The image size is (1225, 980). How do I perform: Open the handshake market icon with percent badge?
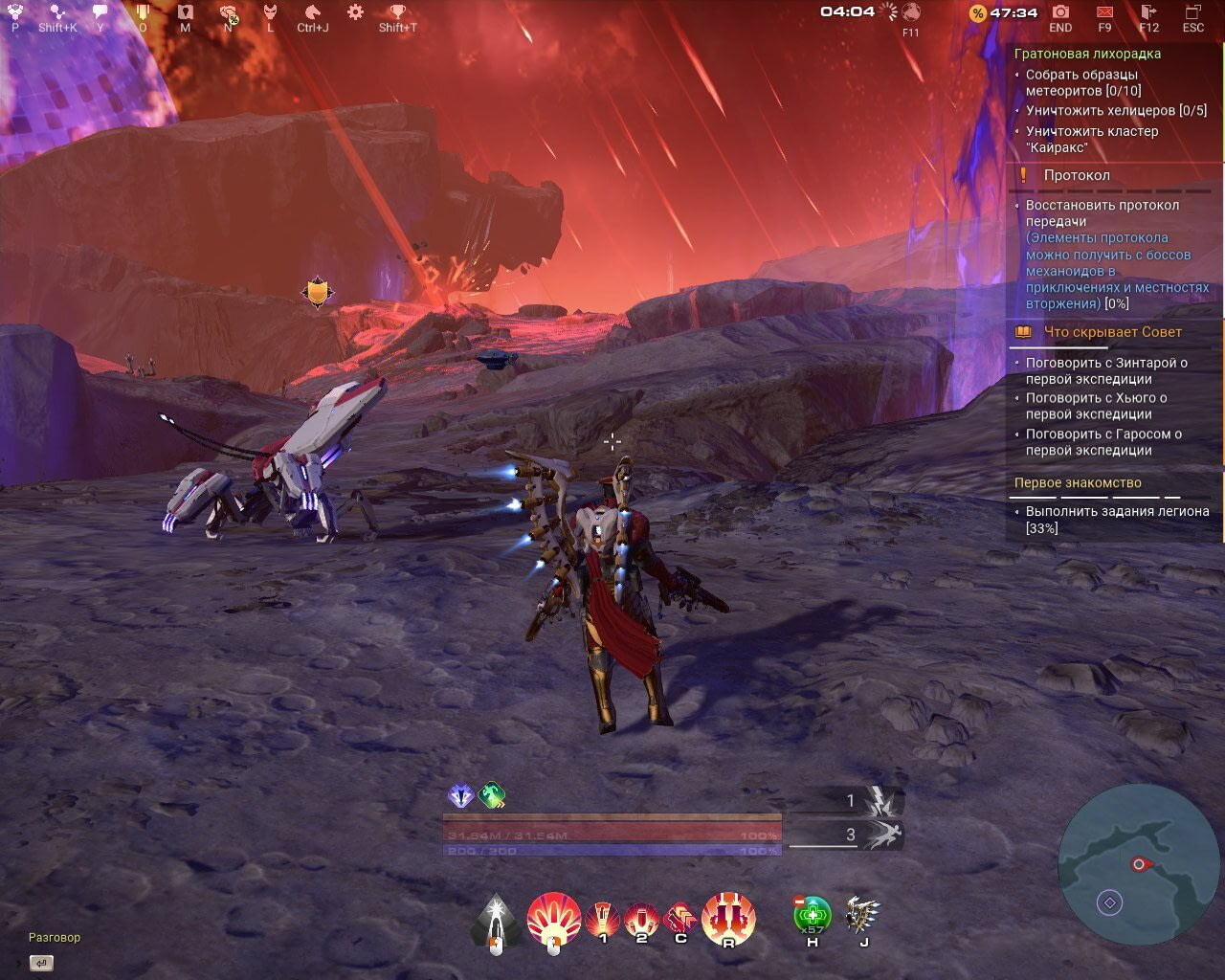point(229,13)
